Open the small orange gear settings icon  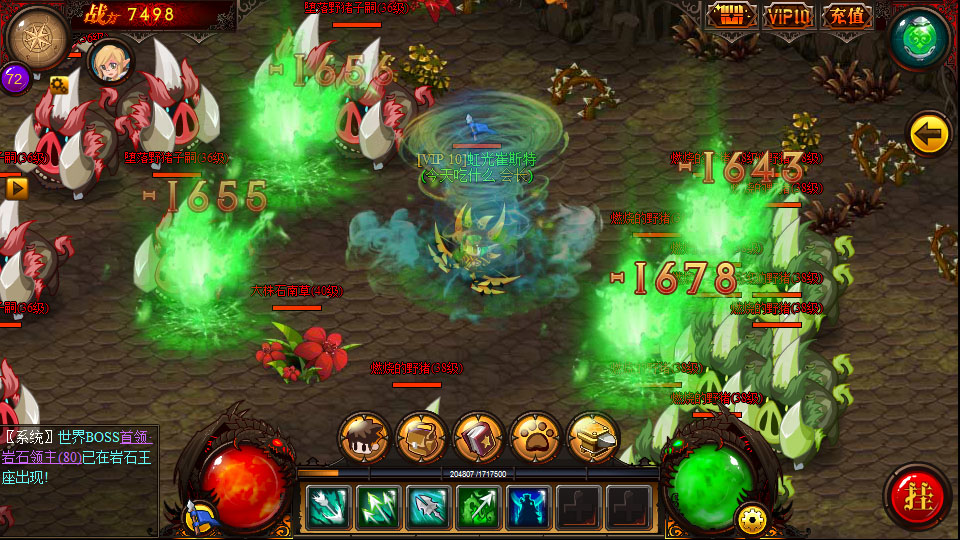click(x=58, y=84)
